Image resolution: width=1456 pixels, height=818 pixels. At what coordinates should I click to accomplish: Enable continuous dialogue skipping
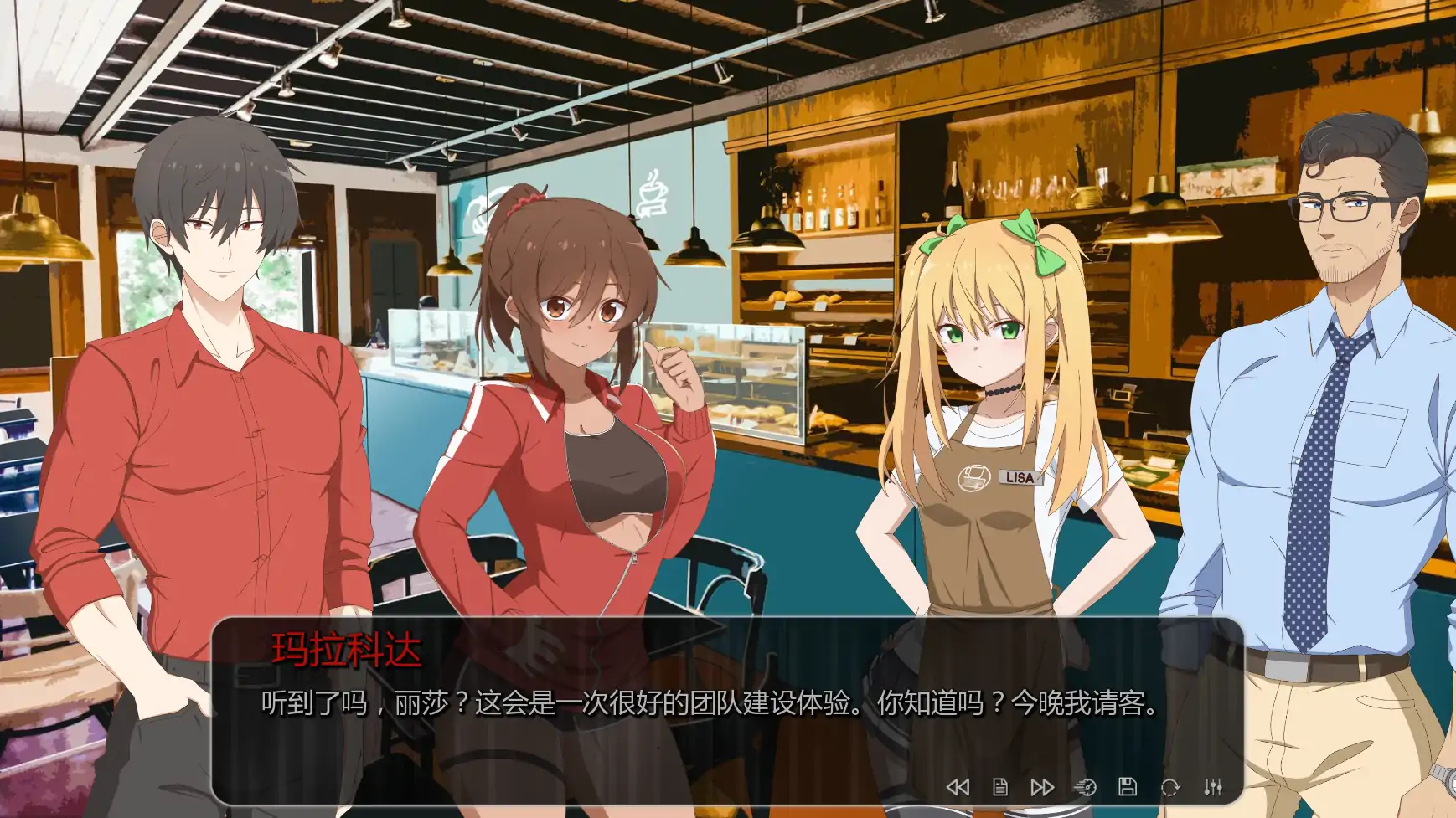1043,786
